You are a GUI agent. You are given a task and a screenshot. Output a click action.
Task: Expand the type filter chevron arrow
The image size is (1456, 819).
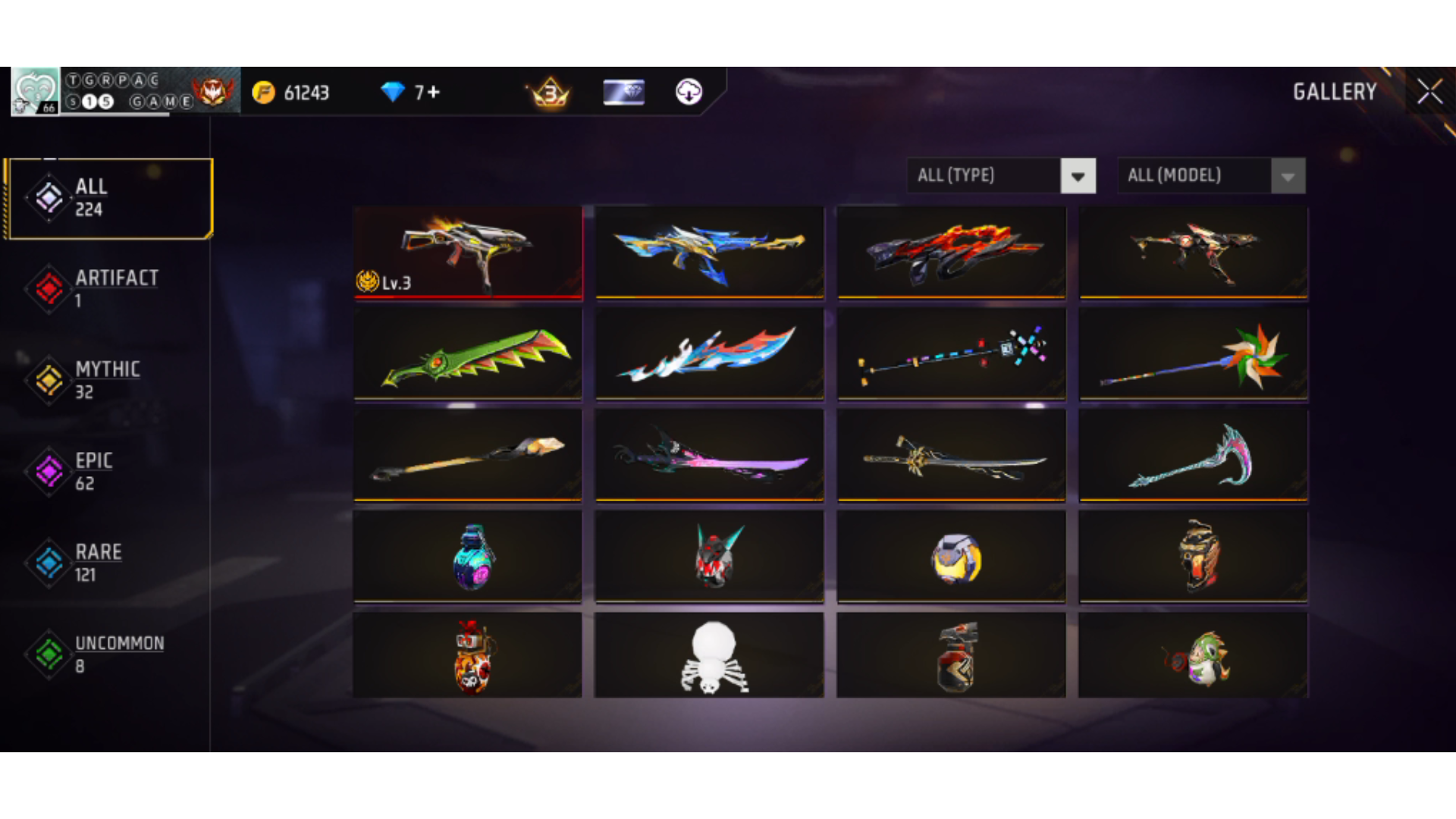tap(1078, 175)
